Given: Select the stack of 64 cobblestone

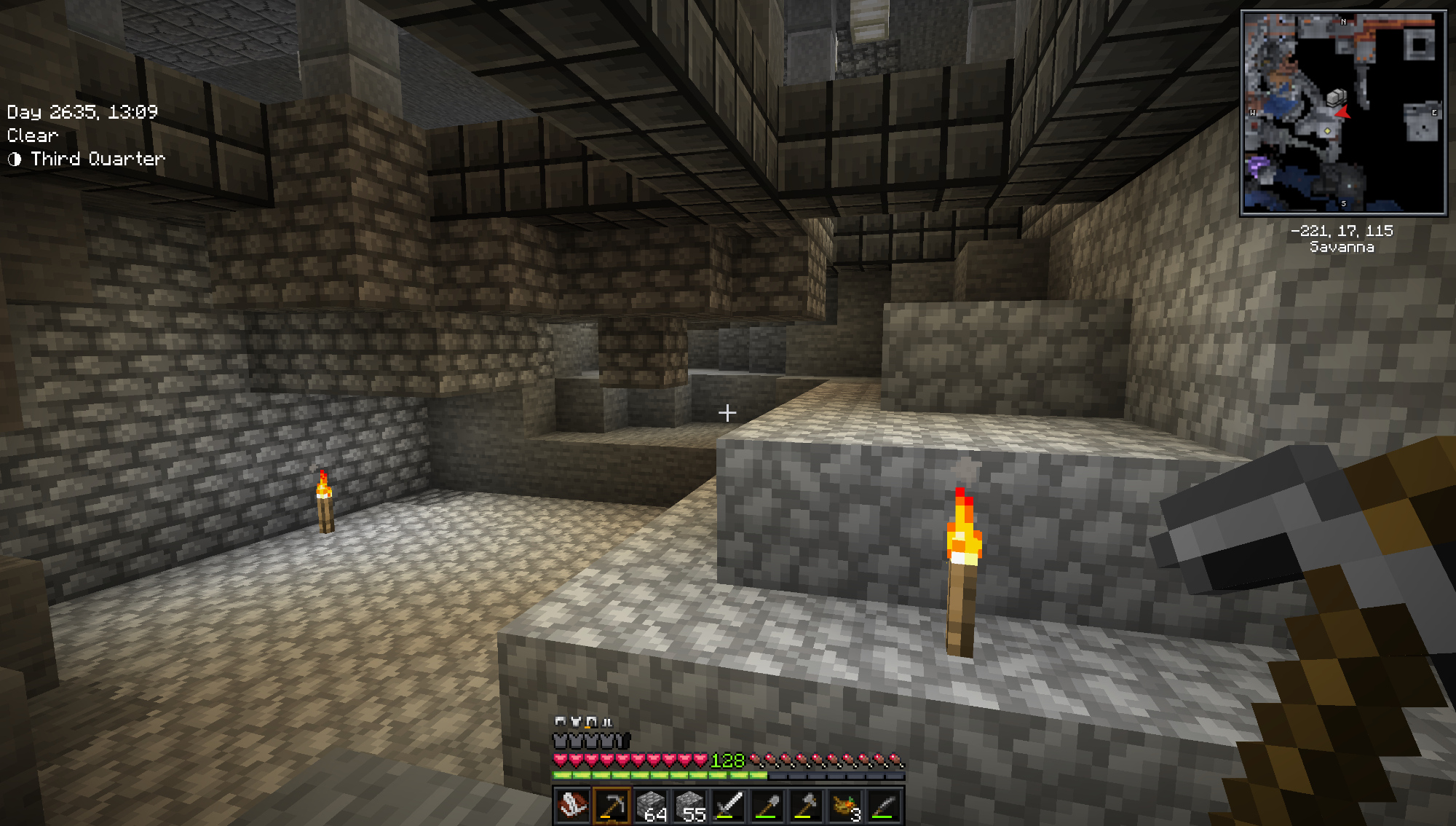Looking at the screenshot, I should pos(651,806).
